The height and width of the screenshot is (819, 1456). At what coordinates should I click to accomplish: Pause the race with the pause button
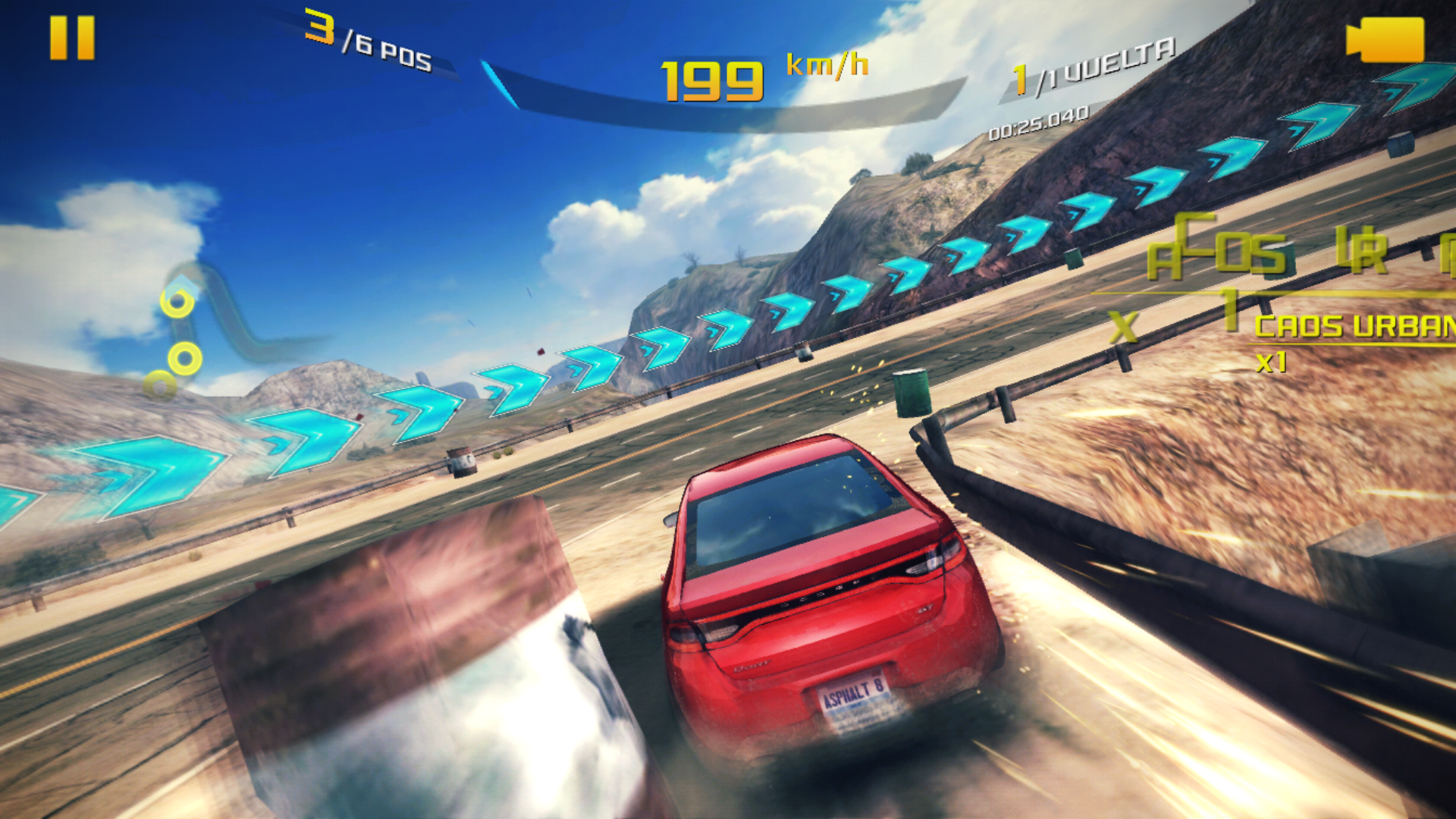pyautogui.click(x=72, y=38)
